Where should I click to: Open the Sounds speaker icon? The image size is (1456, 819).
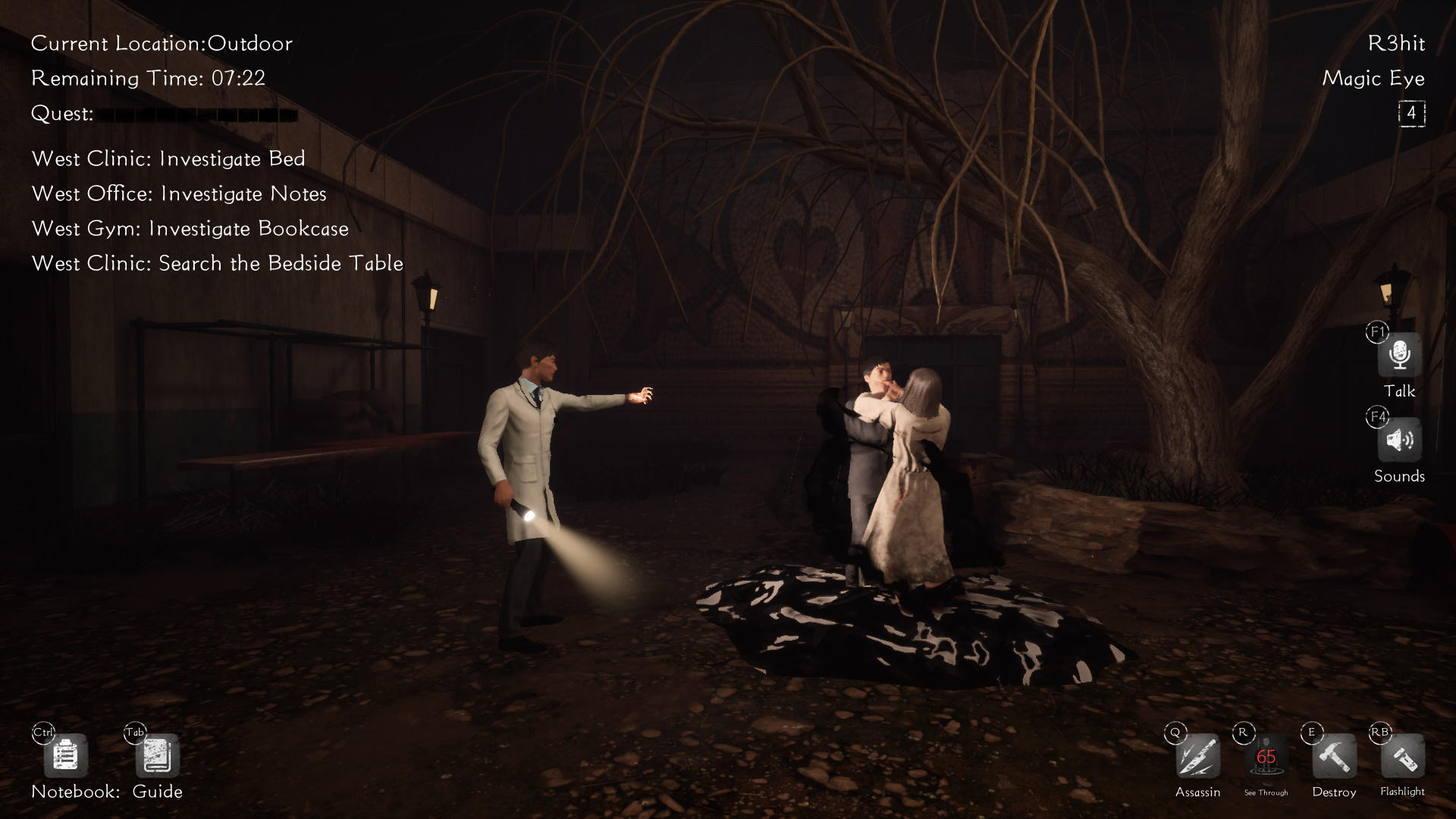click(x=1399, y=441)
